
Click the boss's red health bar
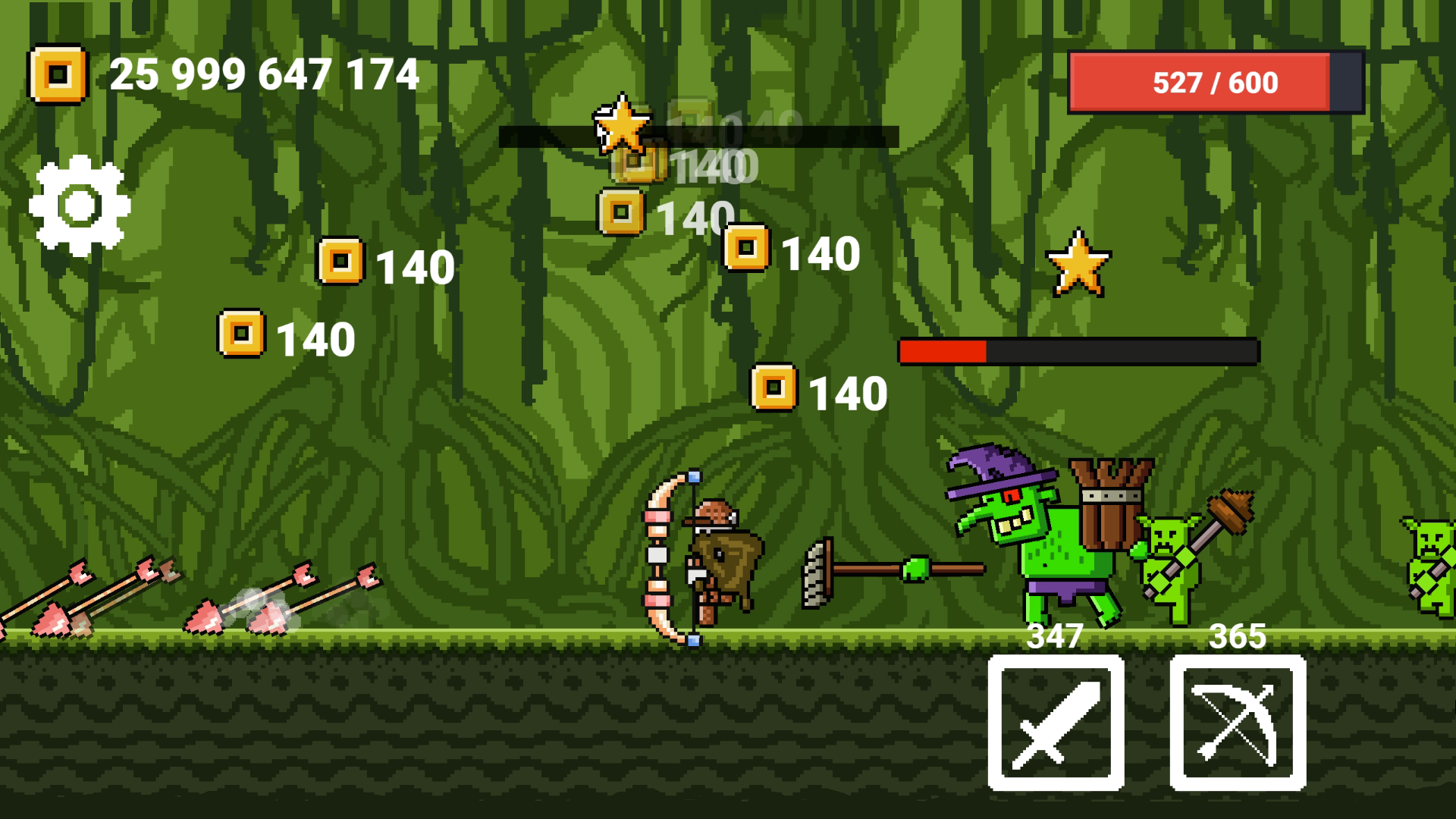point(944,350)
